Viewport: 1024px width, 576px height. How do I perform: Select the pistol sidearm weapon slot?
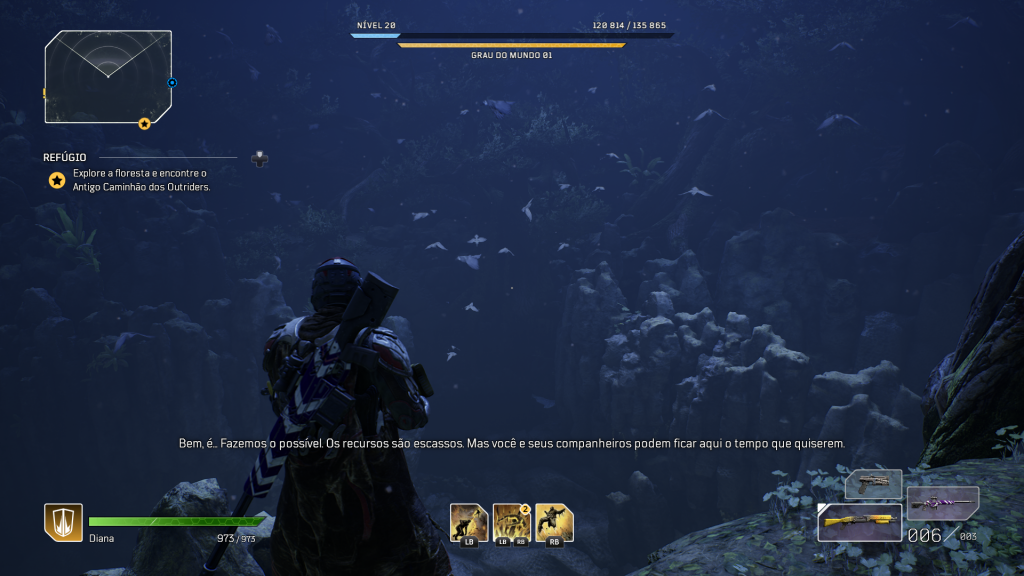pyautogui.click(x=874, y=484)
